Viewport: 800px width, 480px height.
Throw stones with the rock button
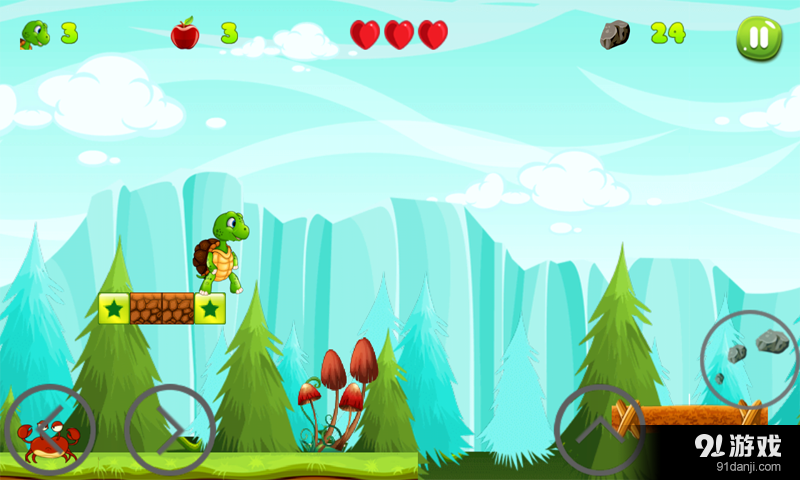[x=748, y=358]
